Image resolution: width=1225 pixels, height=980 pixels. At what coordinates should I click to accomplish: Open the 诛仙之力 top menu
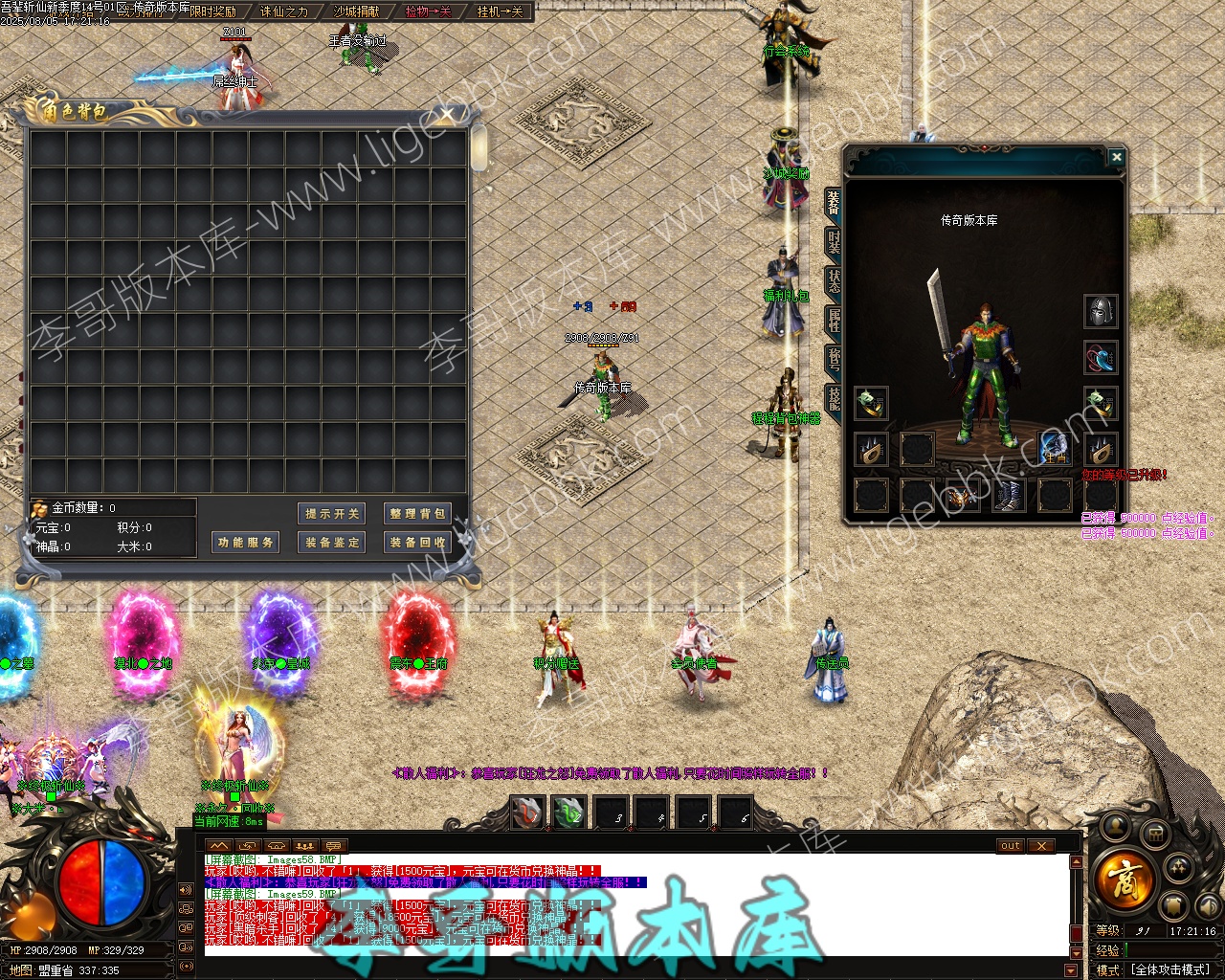pos(284,11)
